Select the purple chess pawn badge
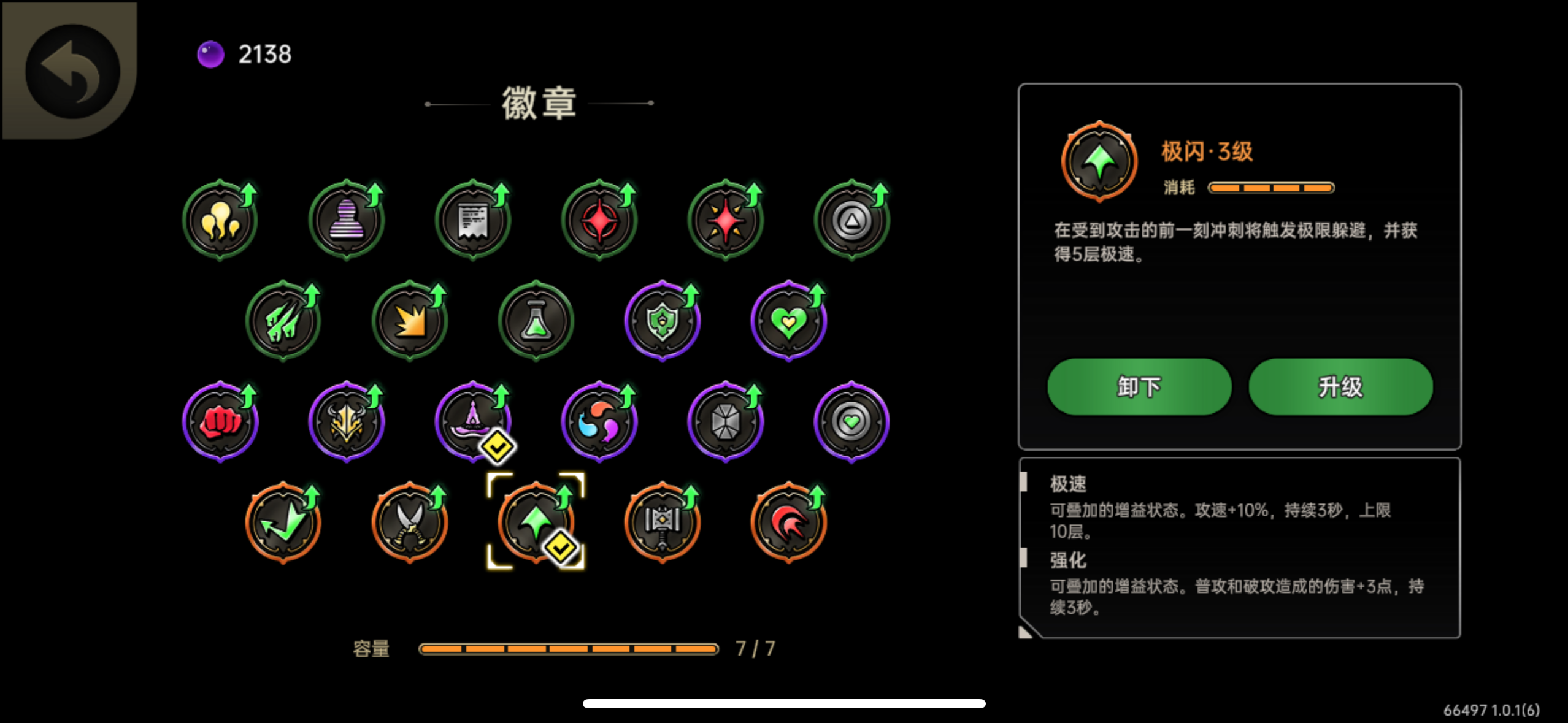 coord(347,221)
